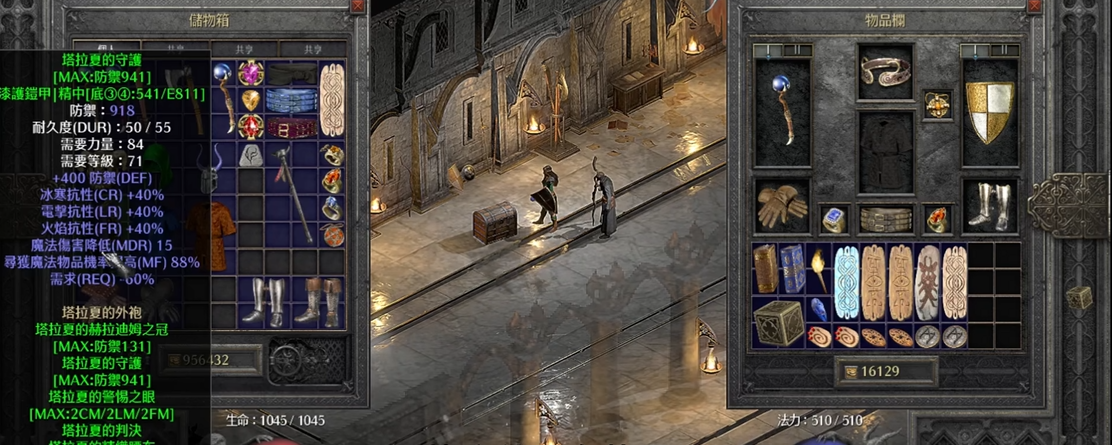Select the equipped amulet slot
Screen dimensions: 1112x445
coord(937,105)
